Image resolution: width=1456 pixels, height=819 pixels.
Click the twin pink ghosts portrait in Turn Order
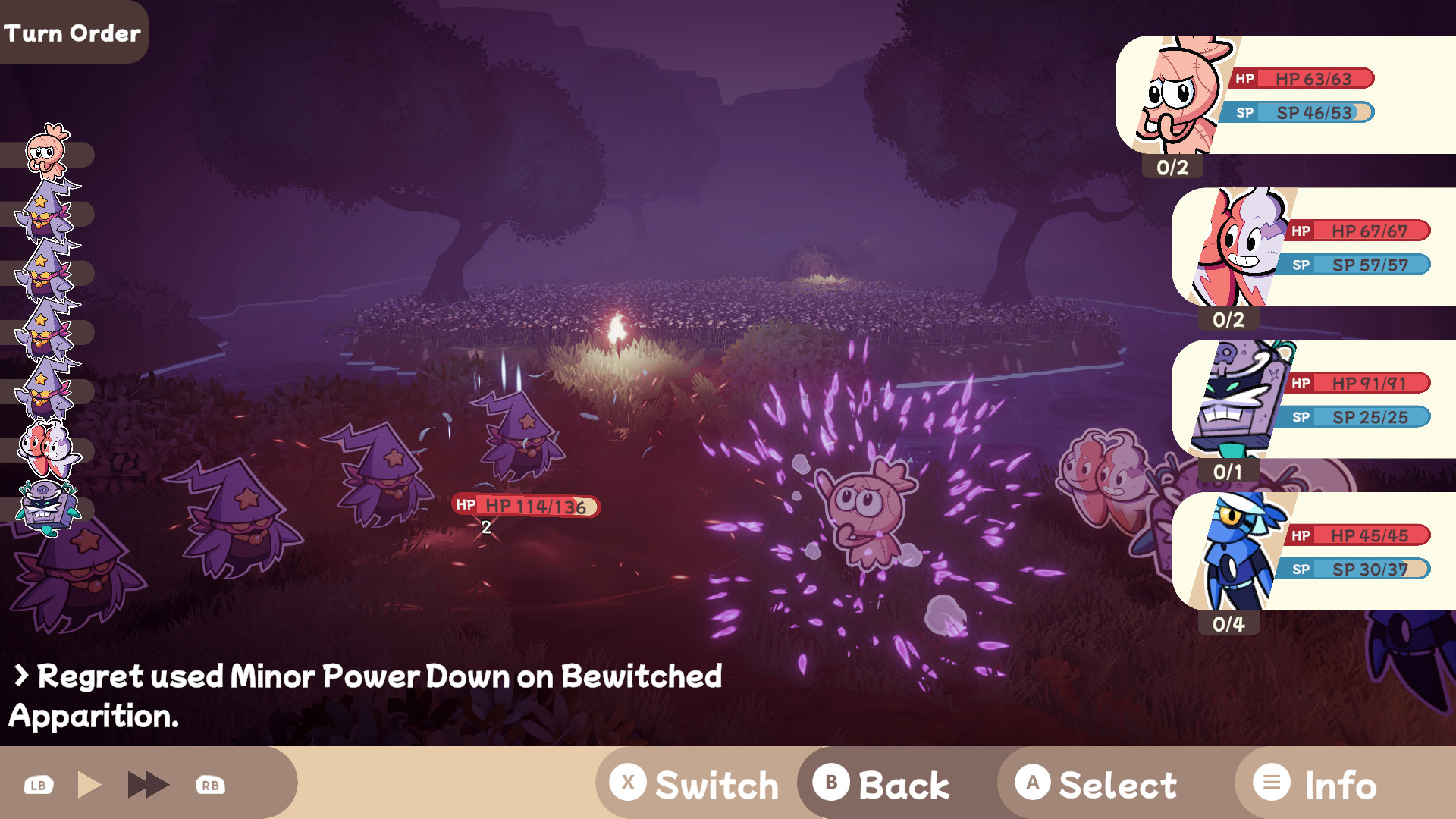[x=47, y=447]
